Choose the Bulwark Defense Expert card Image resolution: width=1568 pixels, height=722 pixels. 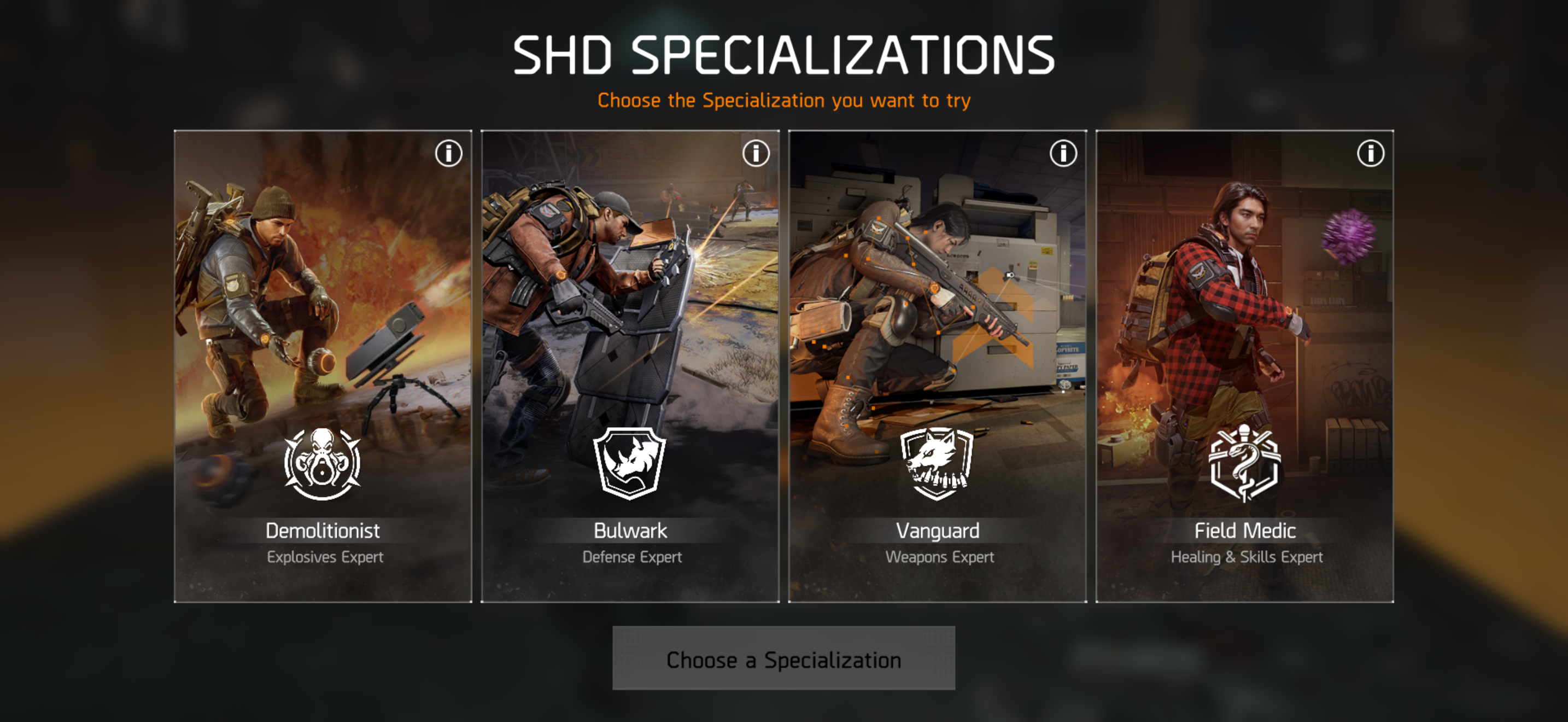click(x=630, y=365)
